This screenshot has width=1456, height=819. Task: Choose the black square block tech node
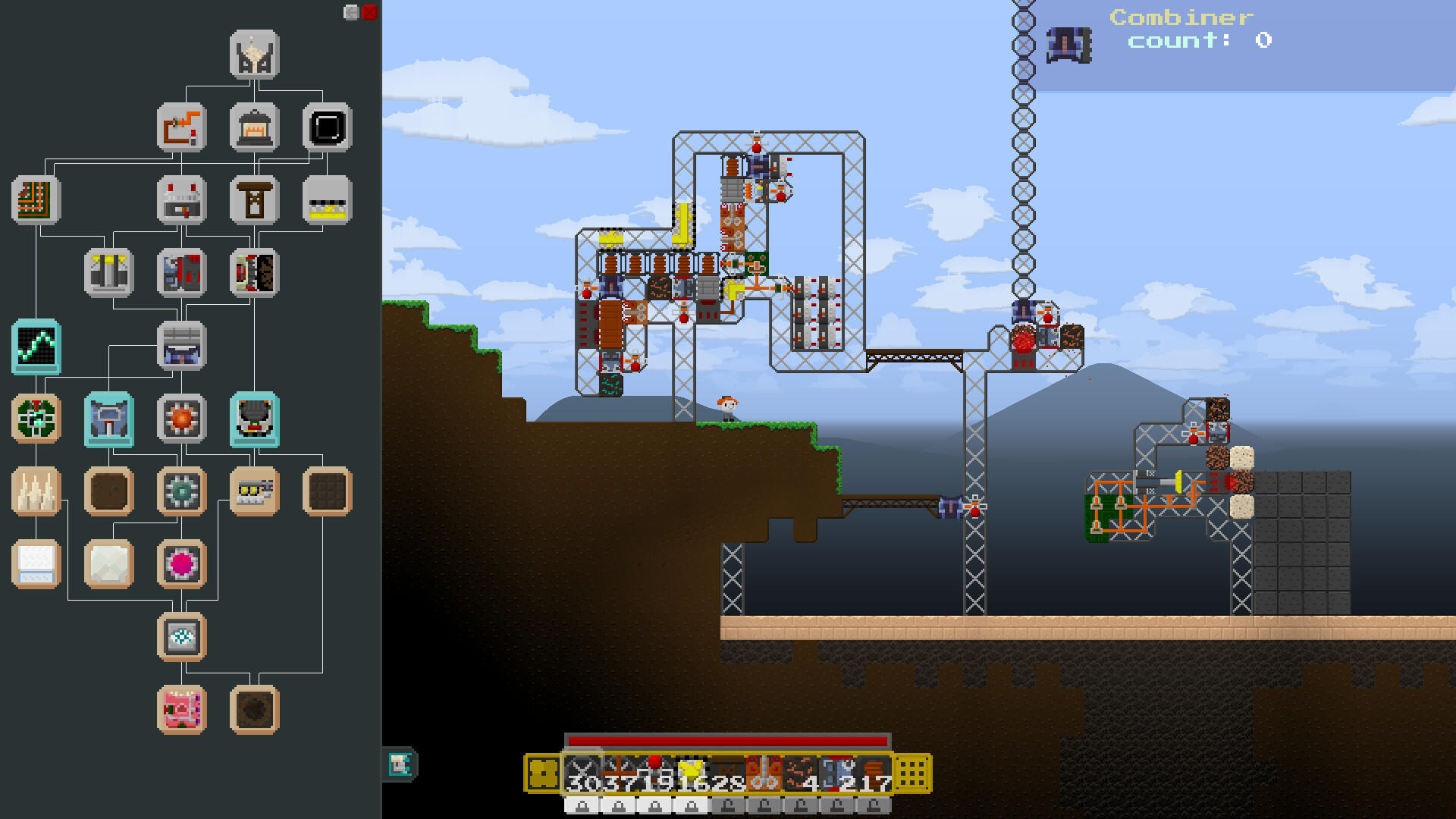tap(327, 127)
